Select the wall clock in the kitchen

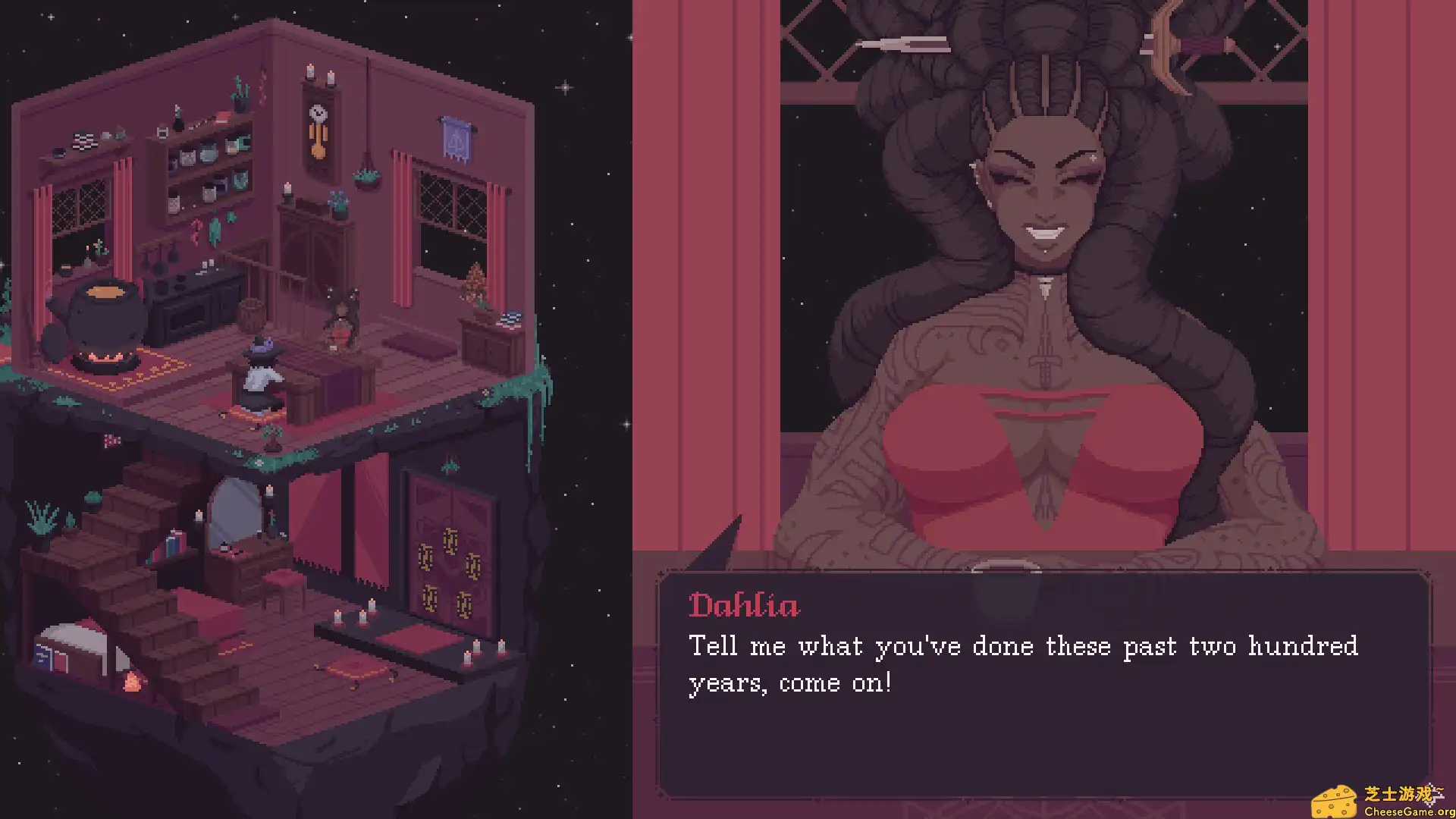pos(318,121)
